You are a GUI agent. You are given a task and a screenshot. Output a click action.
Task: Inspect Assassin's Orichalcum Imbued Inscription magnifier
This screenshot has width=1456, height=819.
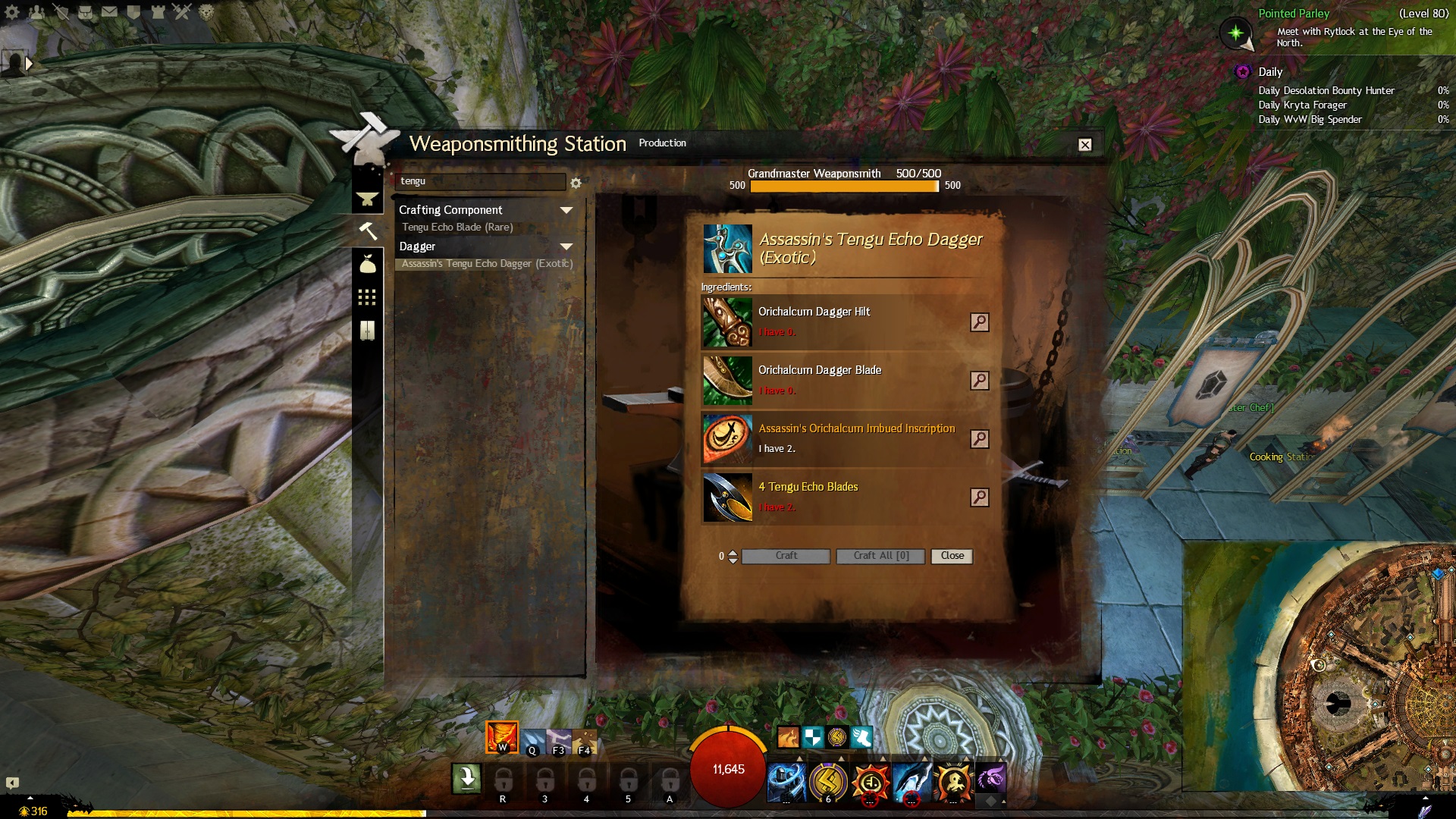979,439
